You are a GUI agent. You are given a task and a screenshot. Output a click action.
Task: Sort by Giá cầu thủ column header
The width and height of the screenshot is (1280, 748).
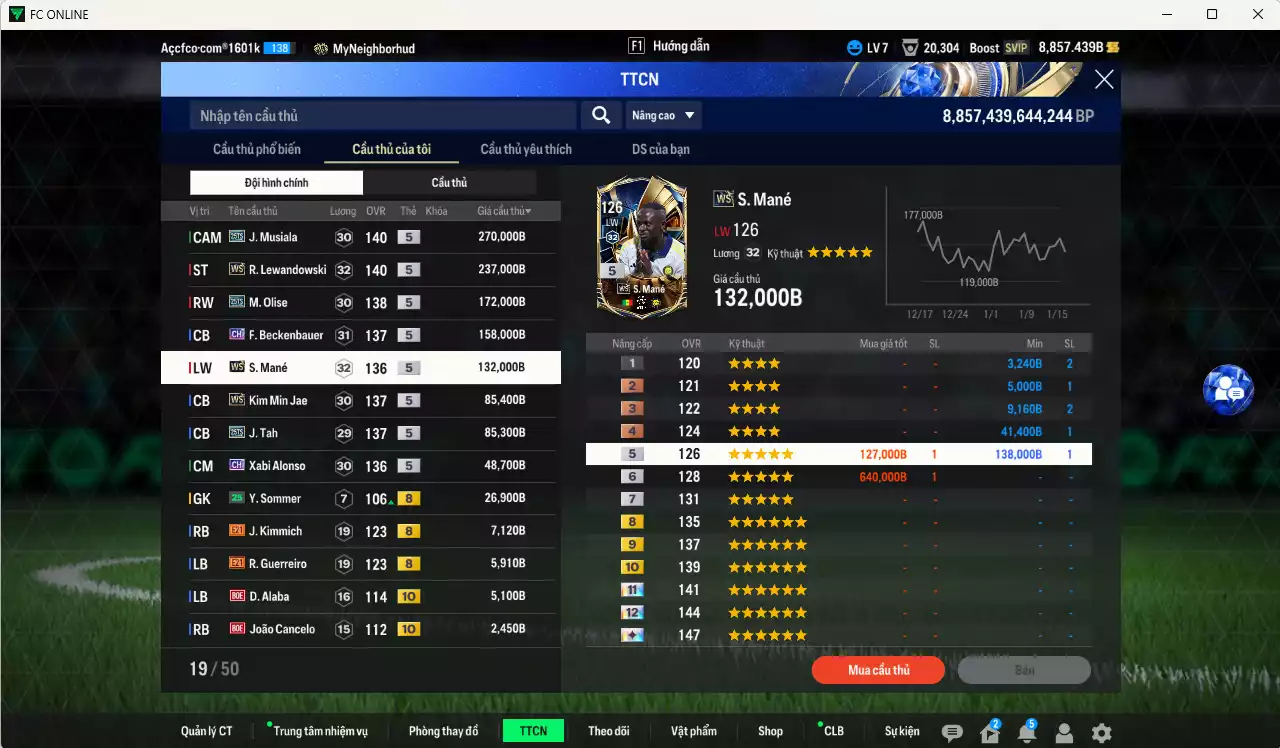pyautogui.click(x=503, y=212)
